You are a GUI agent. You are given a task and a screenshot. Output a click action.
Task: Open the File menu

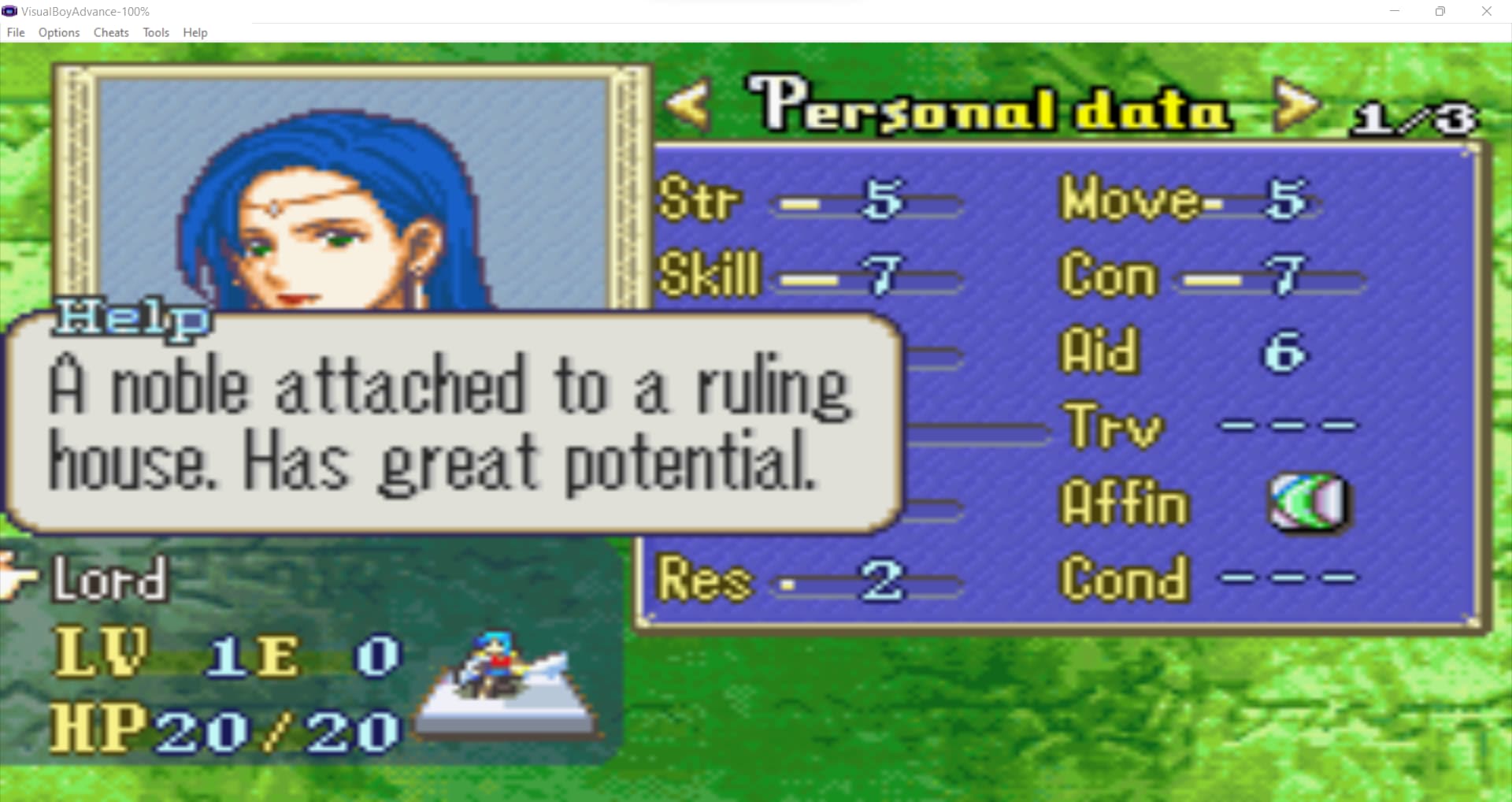(x=16, y=32)
